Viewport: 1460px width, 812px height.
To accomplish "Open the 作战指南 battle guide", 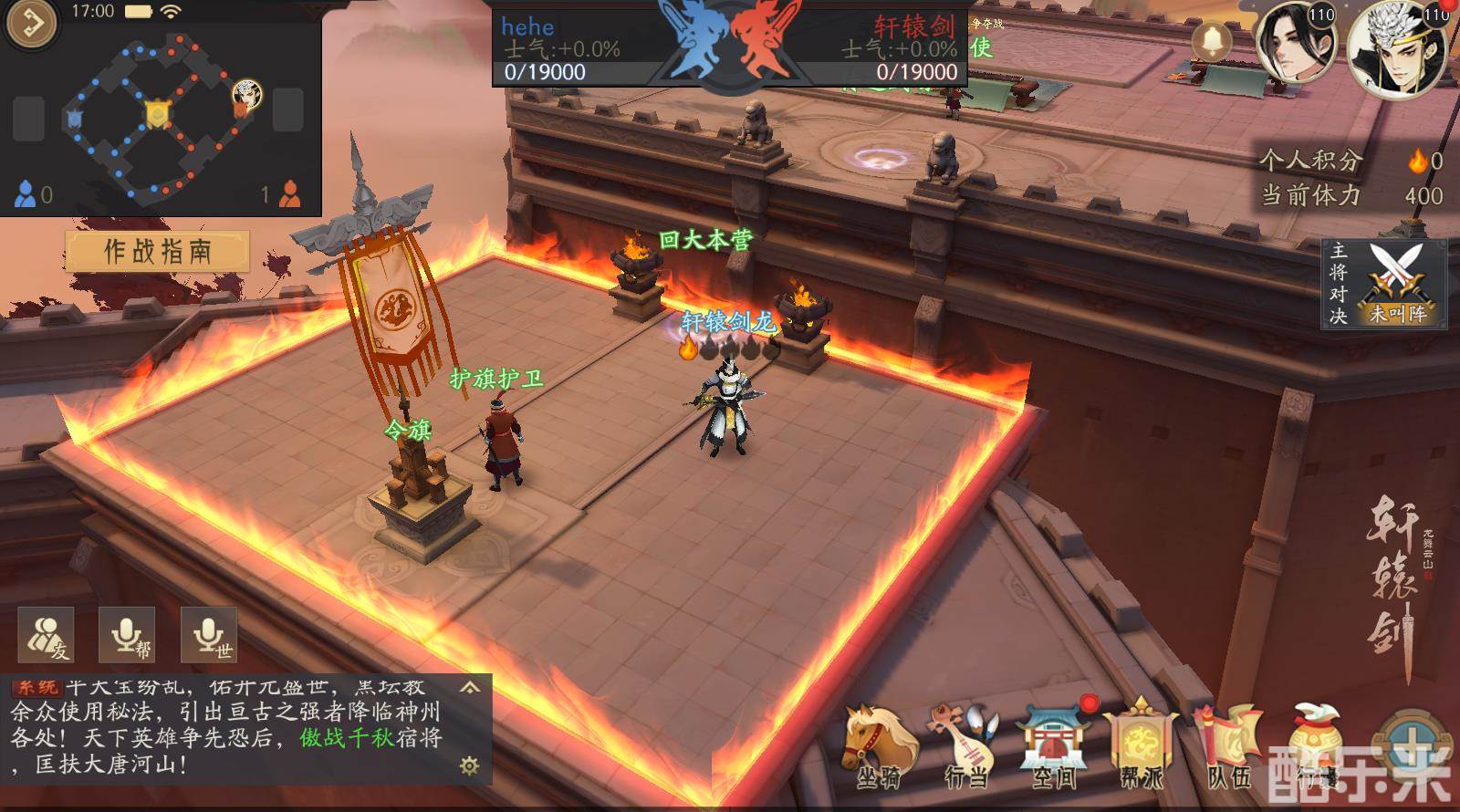I will click(157, 251).
